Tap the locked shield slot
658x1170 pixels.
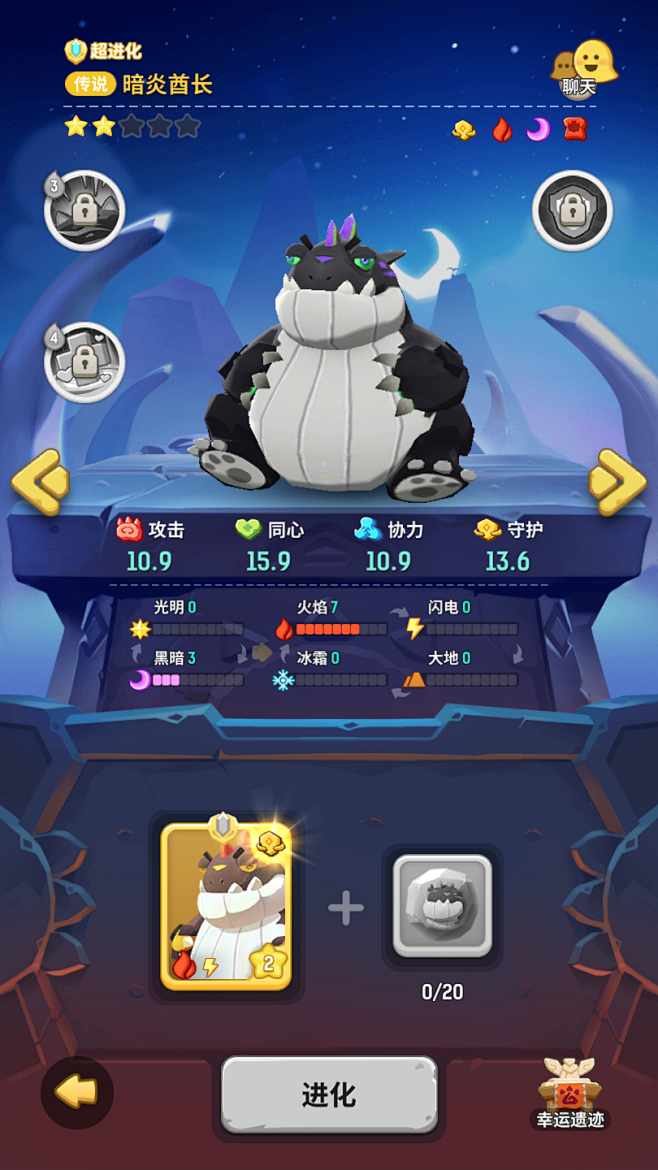coord(572,211)
